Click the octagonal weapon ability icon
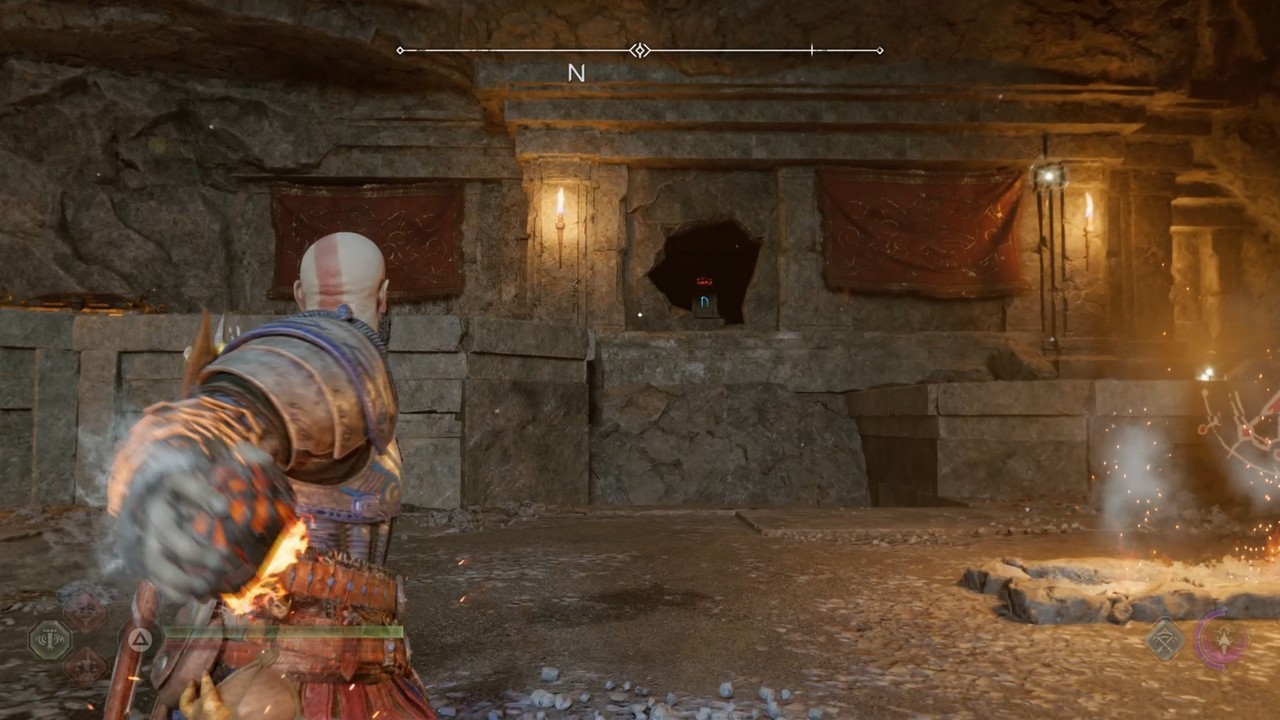 click(48, 637)
